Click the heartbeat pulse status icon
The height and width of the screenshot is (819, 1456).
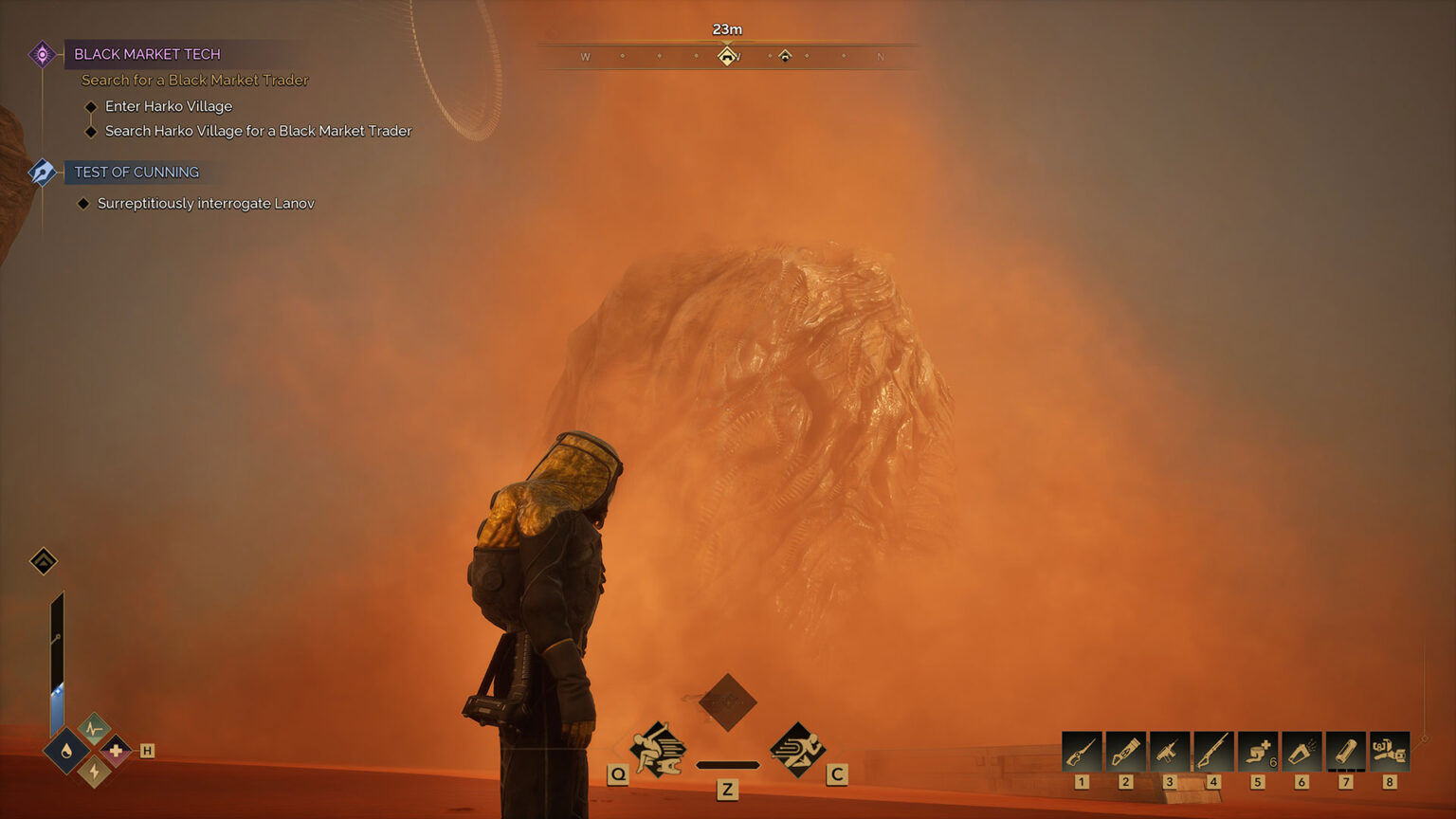pyautogui.click(x=93, y=729)
